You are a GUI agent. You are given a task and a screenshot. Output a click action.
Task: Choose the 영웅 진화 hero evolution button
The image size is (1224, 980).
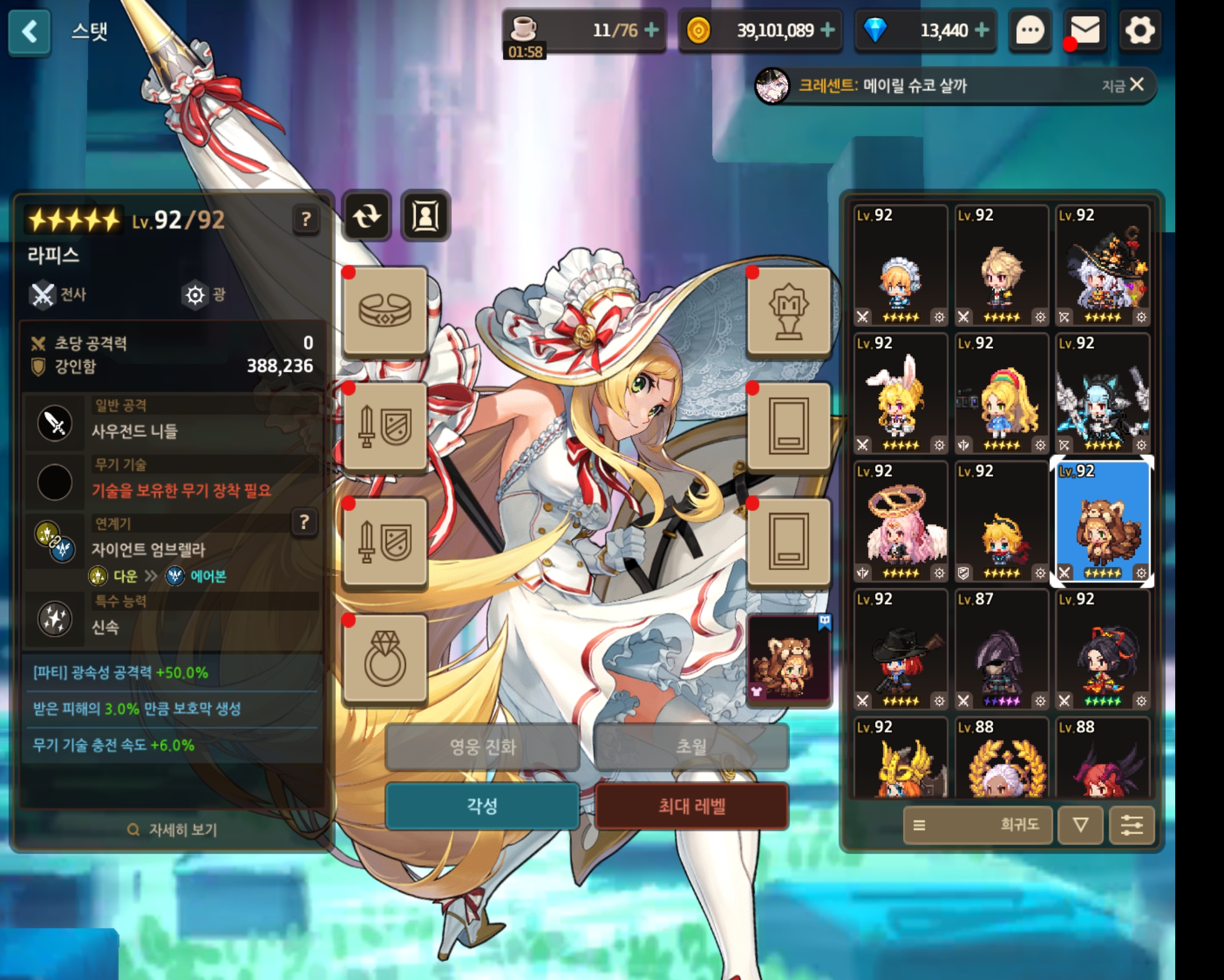click(x=481, y=747)
